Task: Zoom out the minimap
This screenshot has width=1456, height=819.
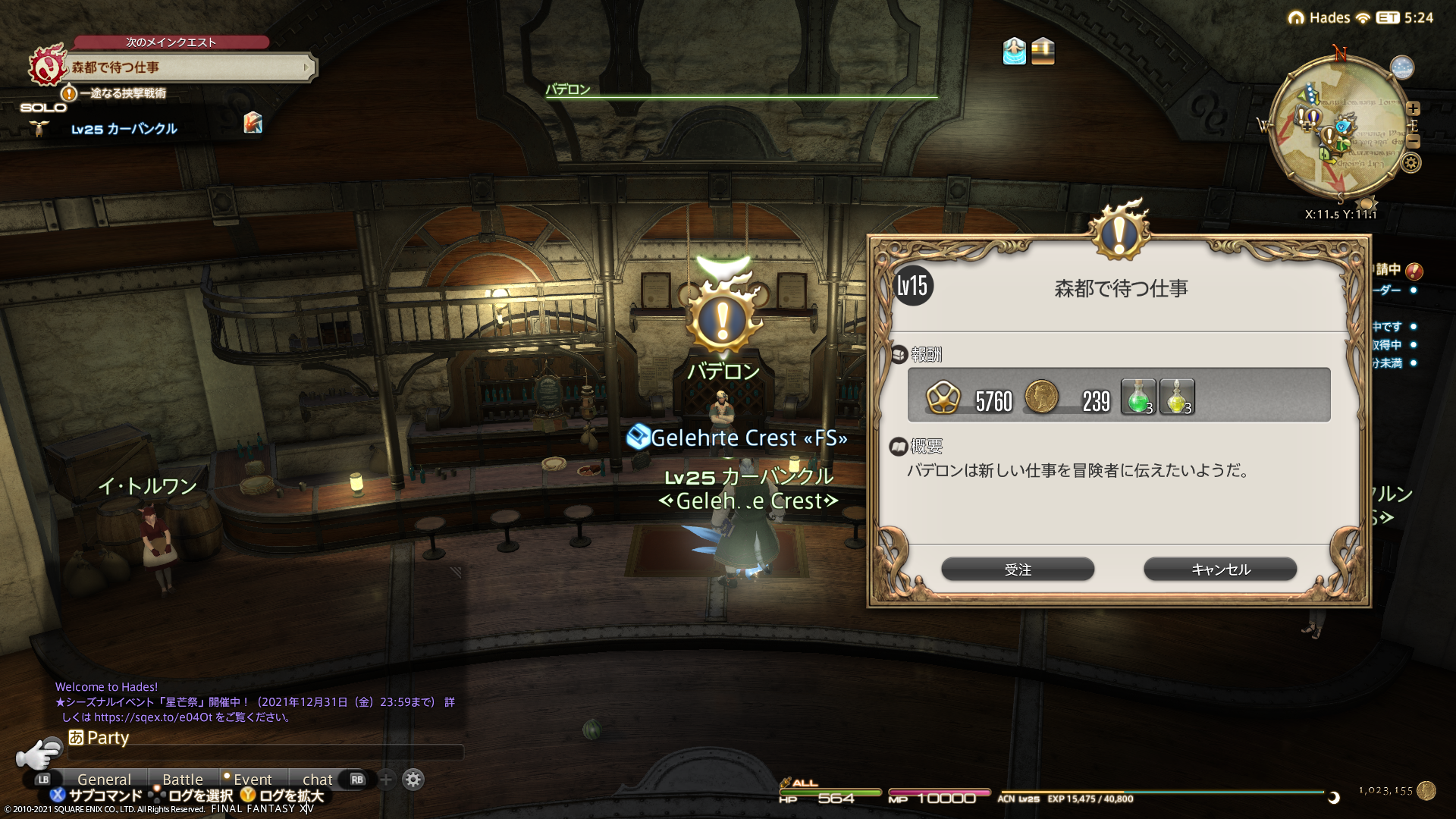Action: pyautogui.click(x=1413, y=142)
